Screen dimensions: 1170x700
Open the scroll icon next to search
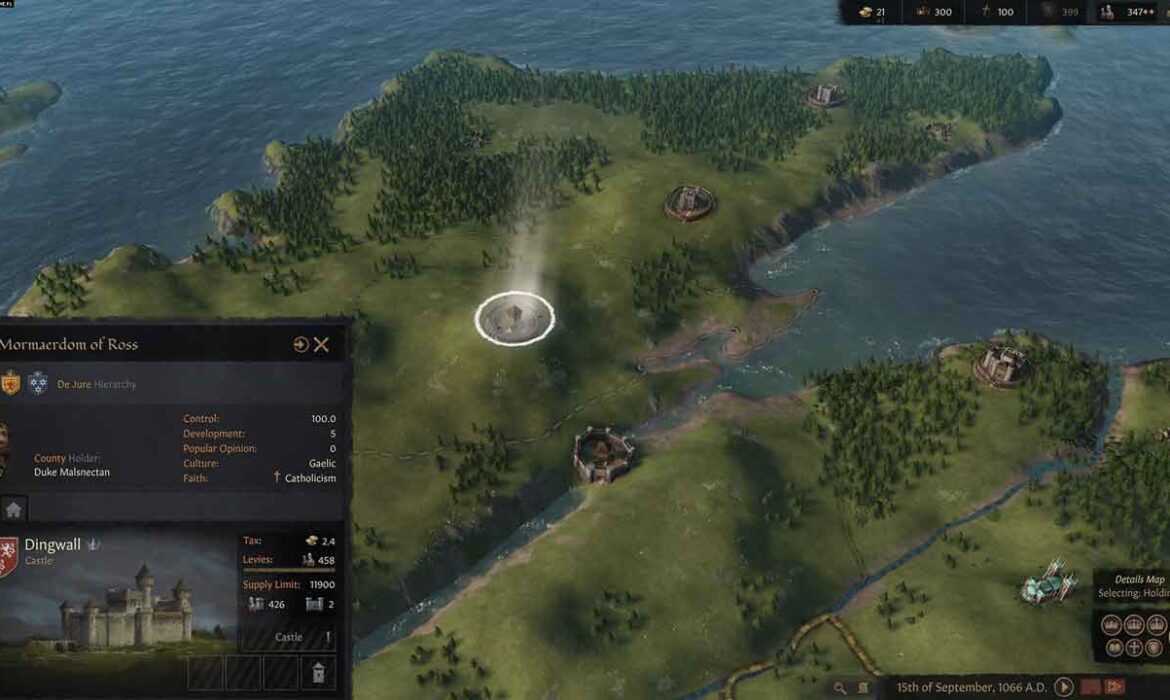pyautogui.click(x=864, y=688)
